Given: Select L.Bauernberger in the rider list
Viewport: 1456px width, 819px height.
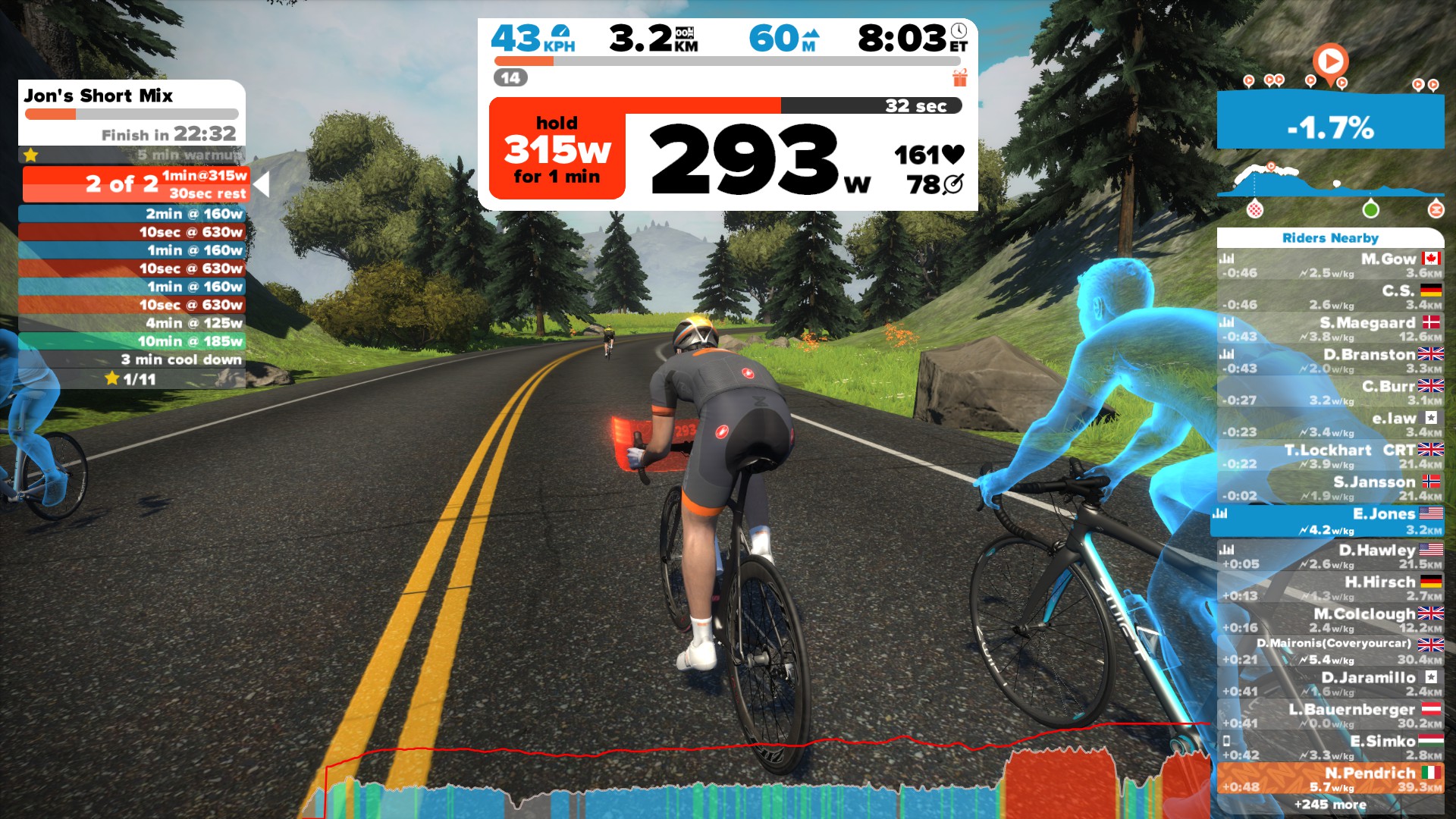Looking at the screenshot, I should click(1330, 716).
